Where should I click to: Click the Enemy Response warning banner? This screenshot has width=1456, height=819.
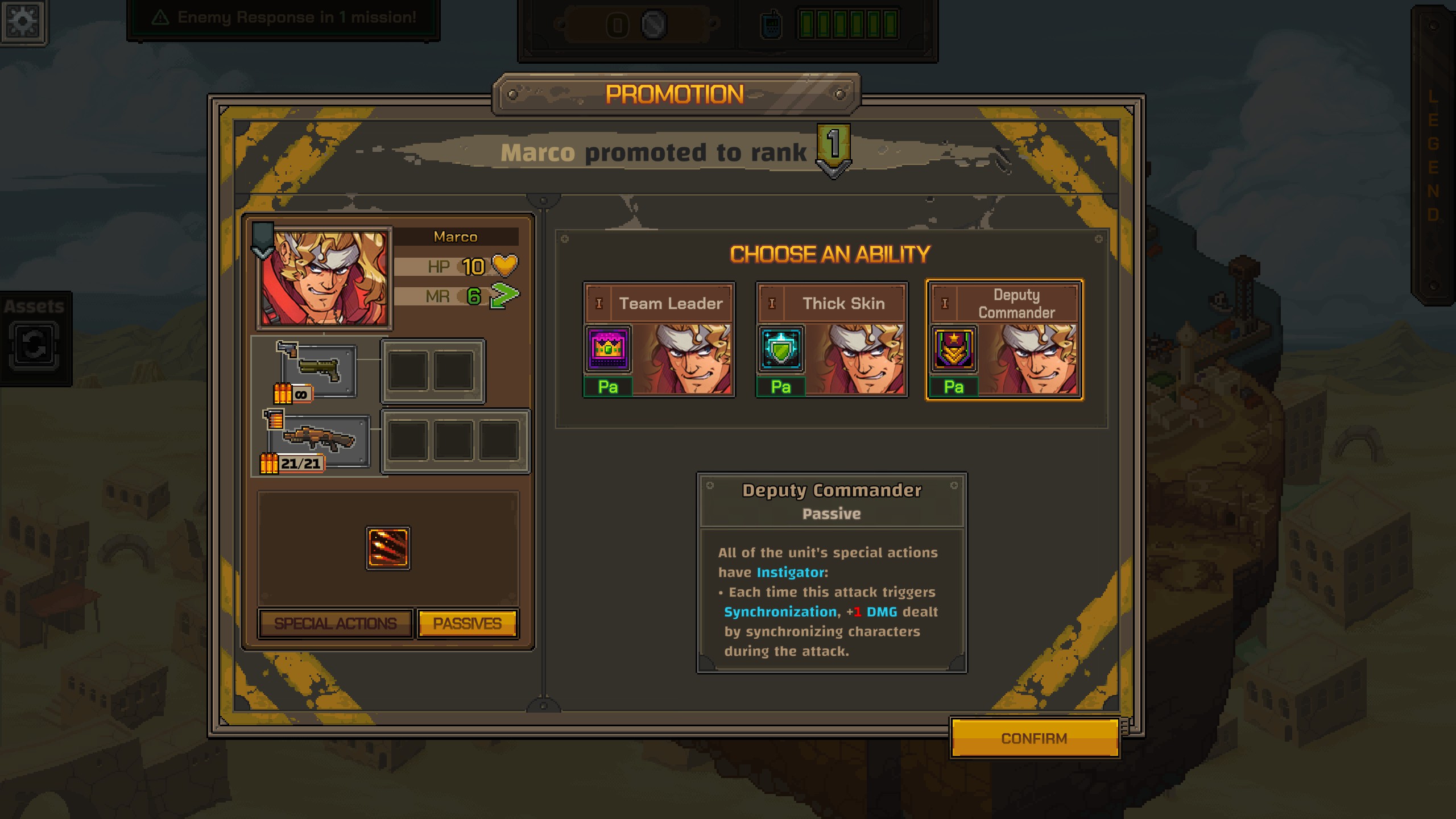(x=284, y=18)
